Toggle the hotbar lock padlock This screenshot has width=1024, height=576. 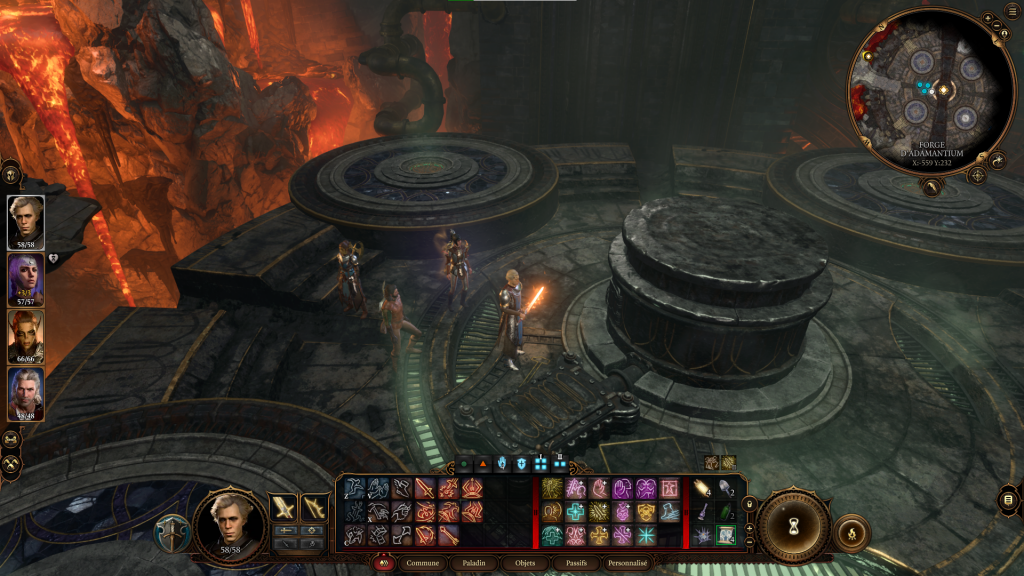tap(748, 502)
